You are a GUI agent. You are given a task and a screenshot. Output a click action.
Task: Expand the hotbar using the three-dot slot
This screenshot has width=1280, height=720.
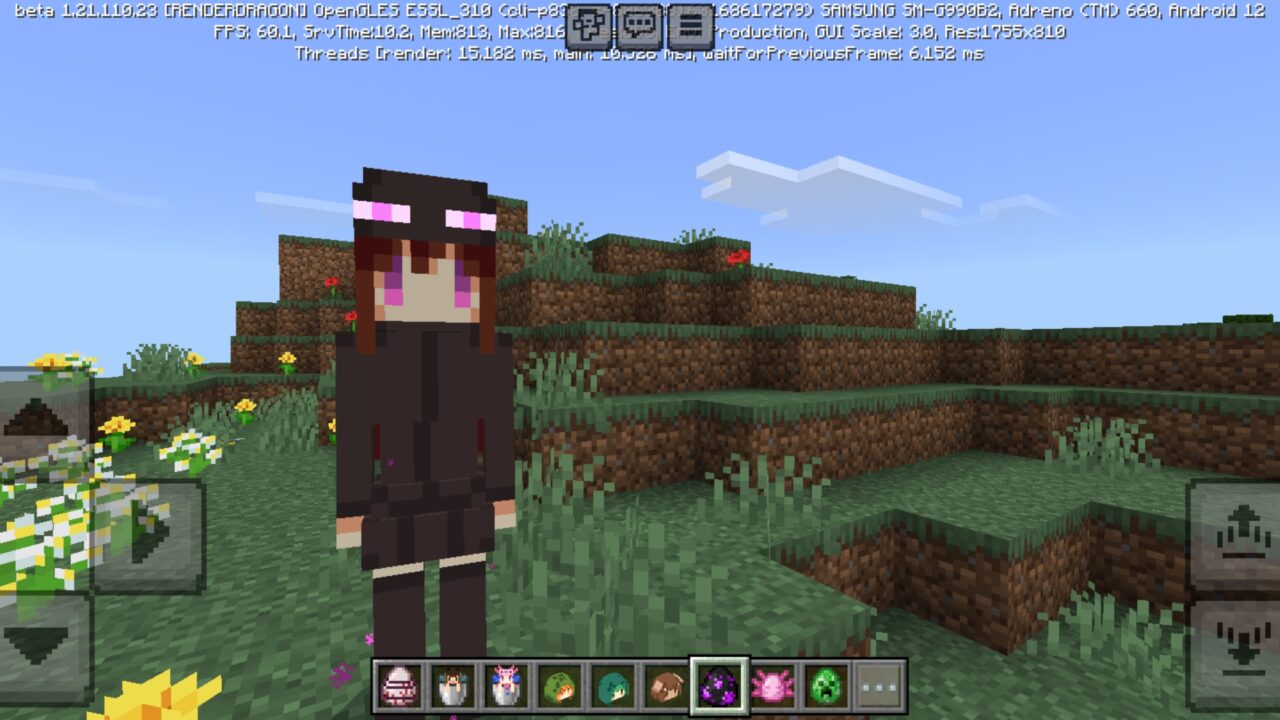[x=879, y=687]
